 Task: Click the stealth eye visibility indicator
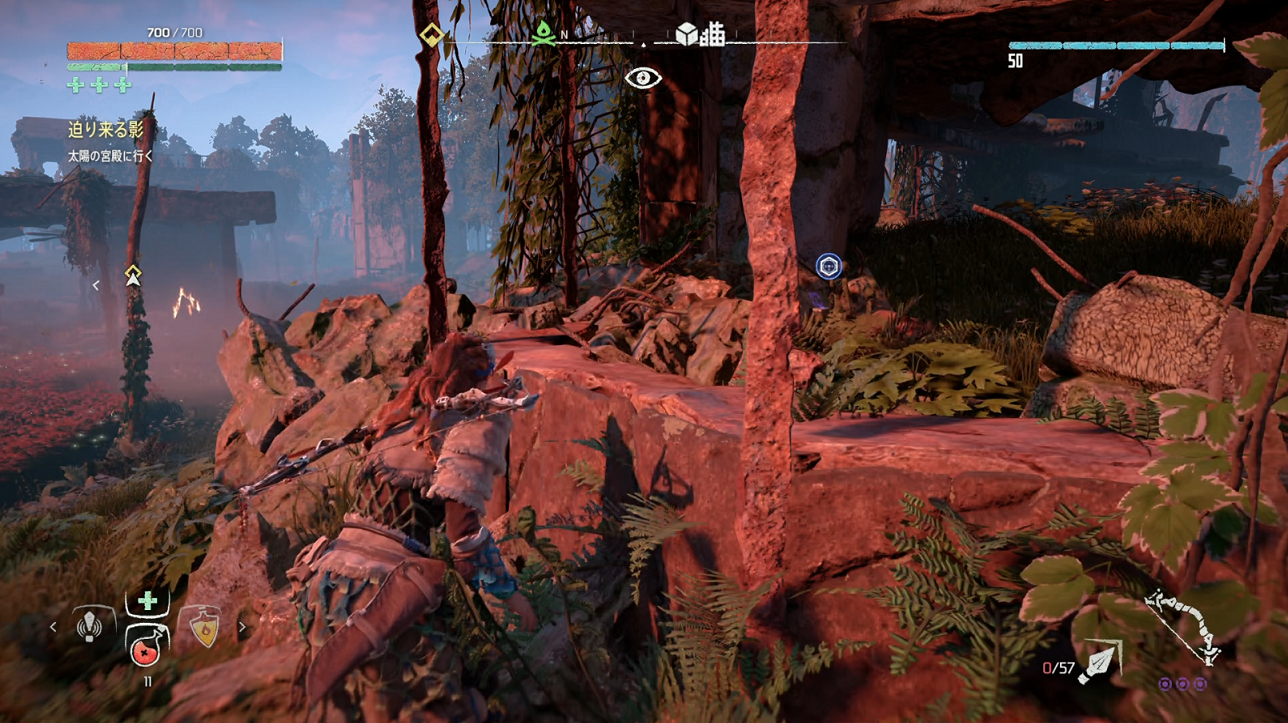[x=643, y=78]
